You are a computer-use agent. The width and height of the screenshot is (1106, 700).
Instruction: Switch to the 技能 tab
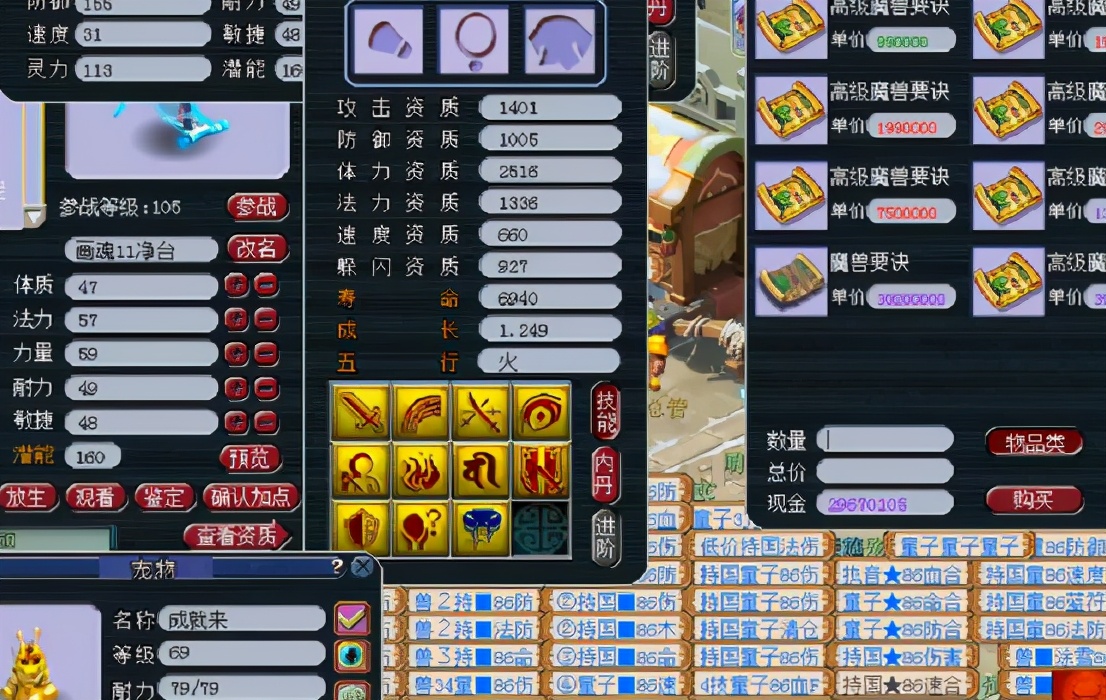(x=606, y=410)
